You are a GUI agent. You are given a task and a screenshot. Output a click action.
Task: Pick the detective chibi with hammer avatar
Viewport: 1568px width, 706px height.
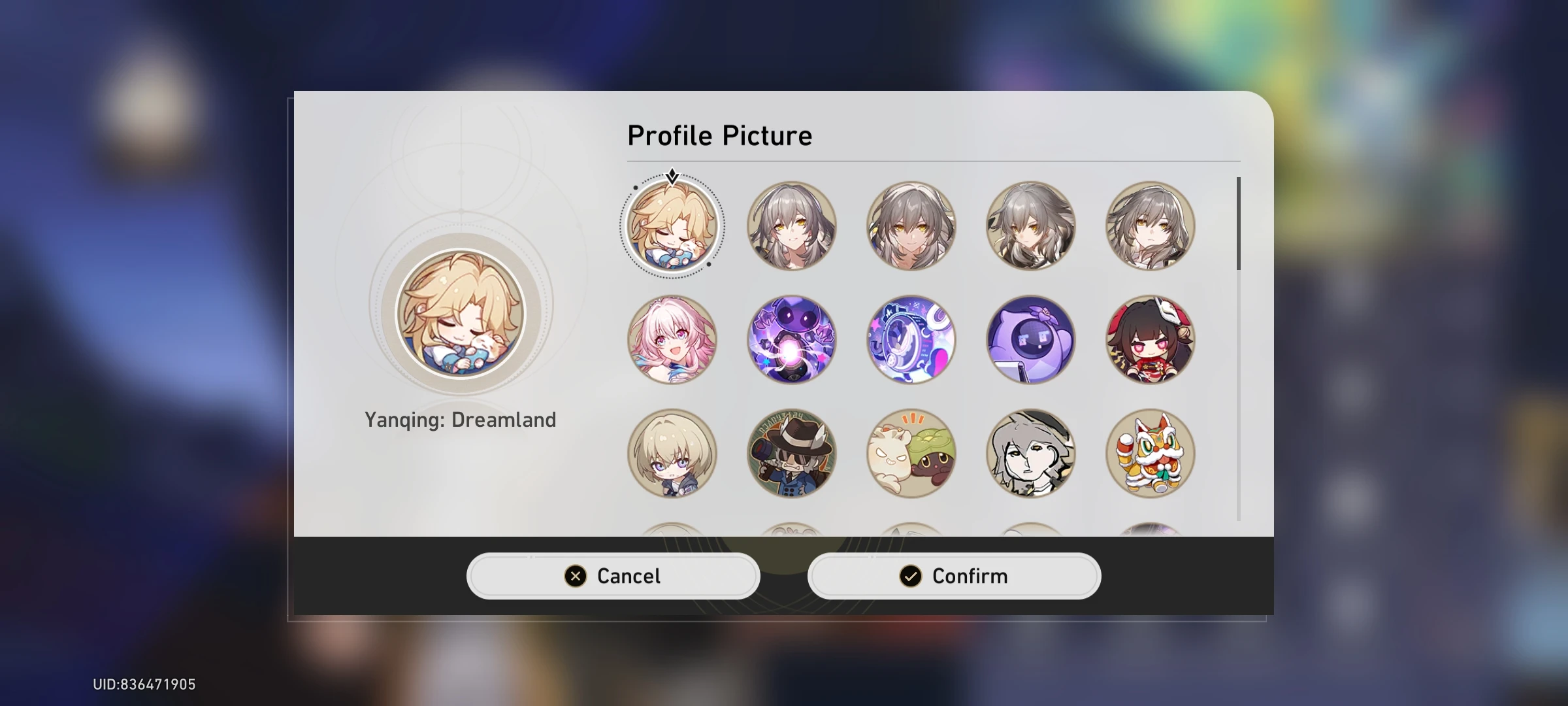pyautogui.click(x=791, y=453)
